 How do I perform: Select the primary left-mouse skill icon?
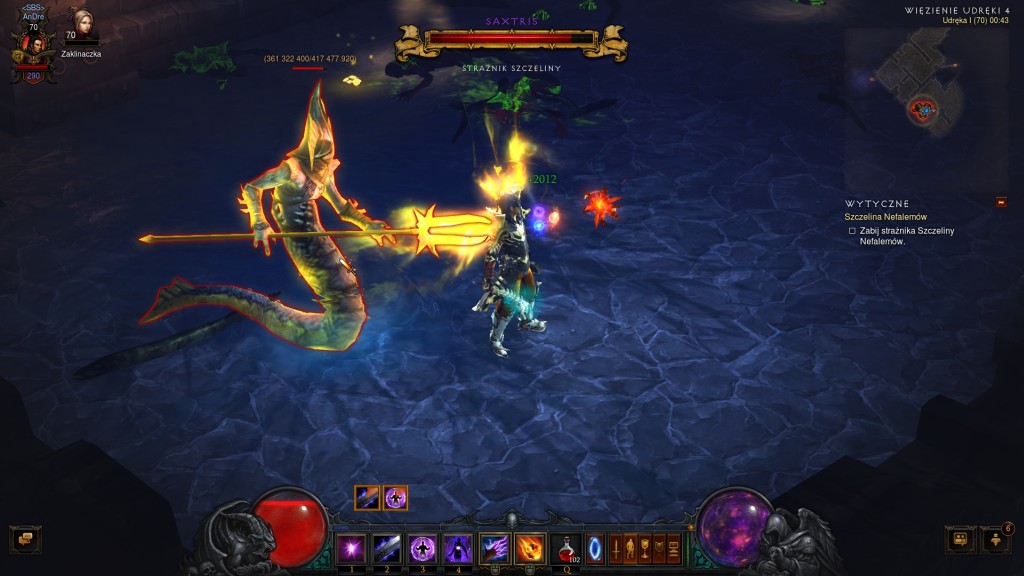click(x=494, y=548)
